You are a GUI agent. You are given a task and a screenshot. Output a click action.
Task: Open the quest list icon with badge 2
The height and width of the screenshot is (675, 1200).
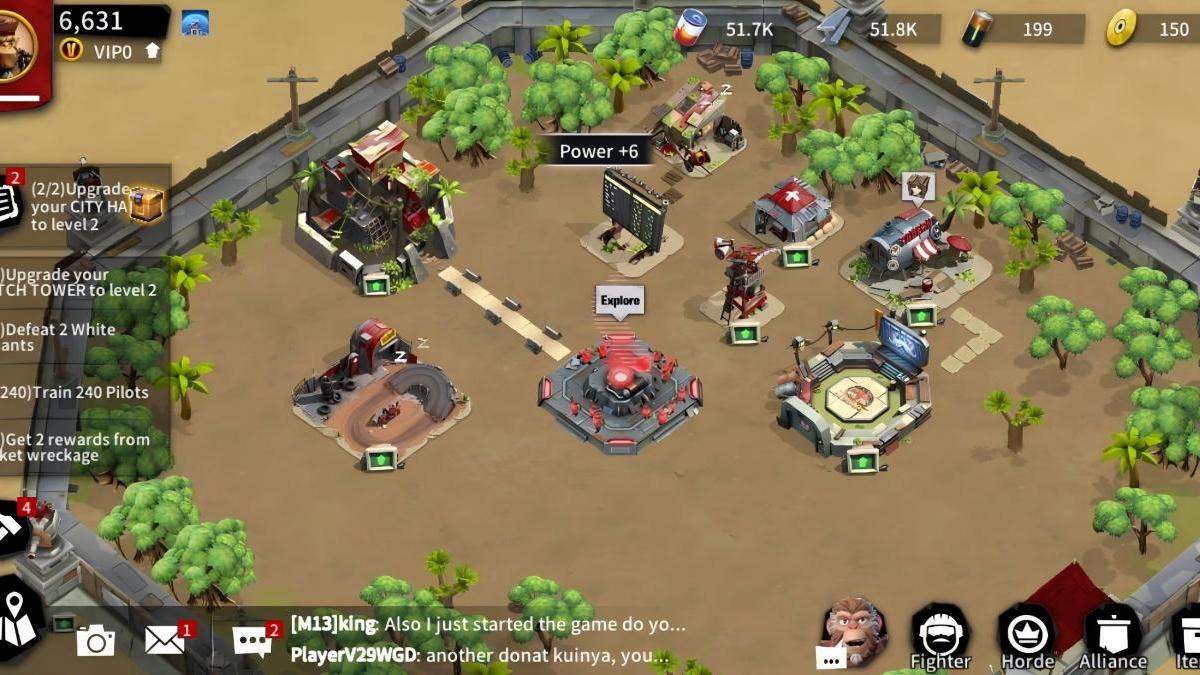8,199
